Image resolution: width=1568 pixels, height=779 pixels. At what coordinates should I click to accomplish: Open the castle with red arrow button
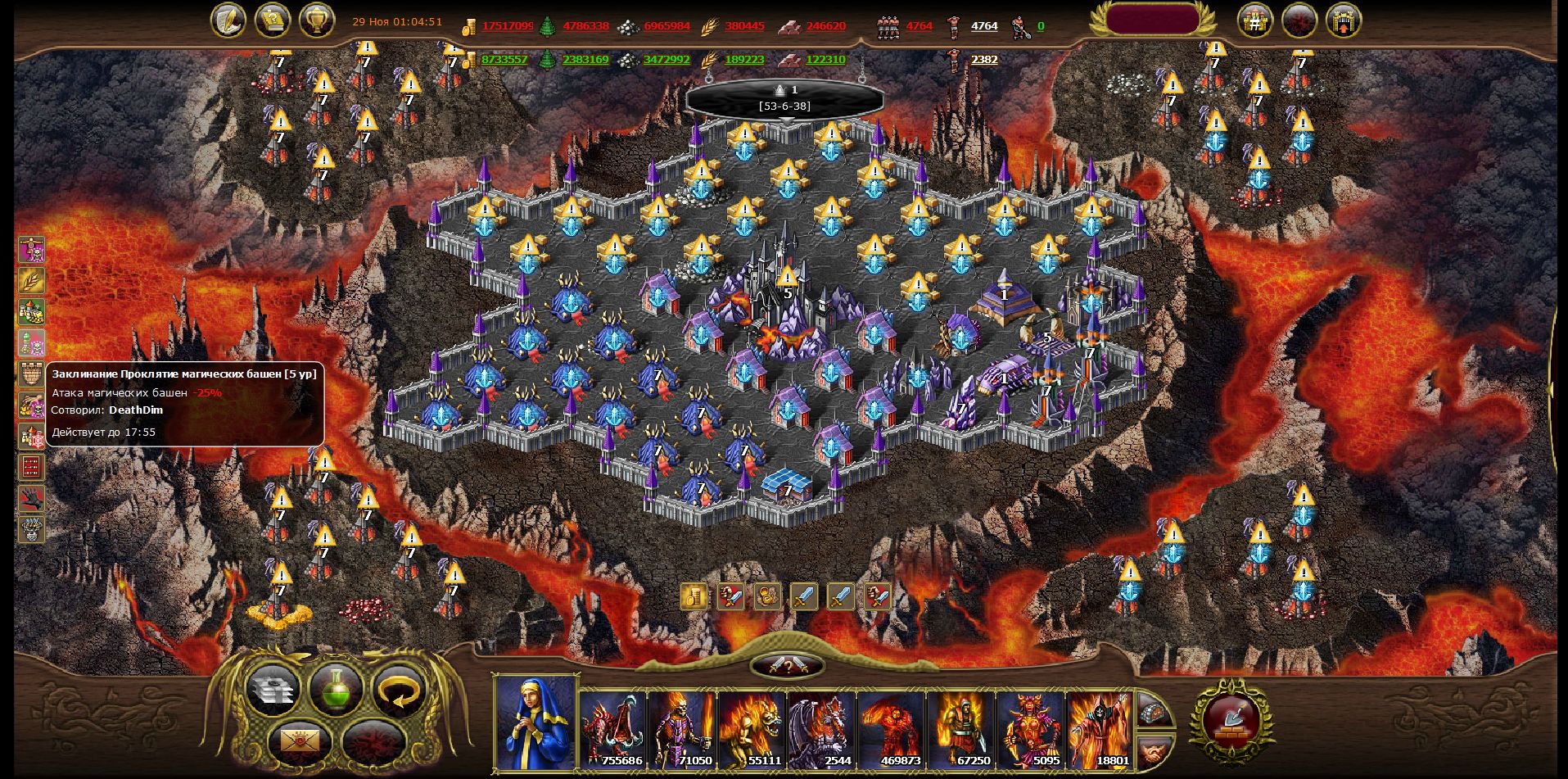point(1343,22)
